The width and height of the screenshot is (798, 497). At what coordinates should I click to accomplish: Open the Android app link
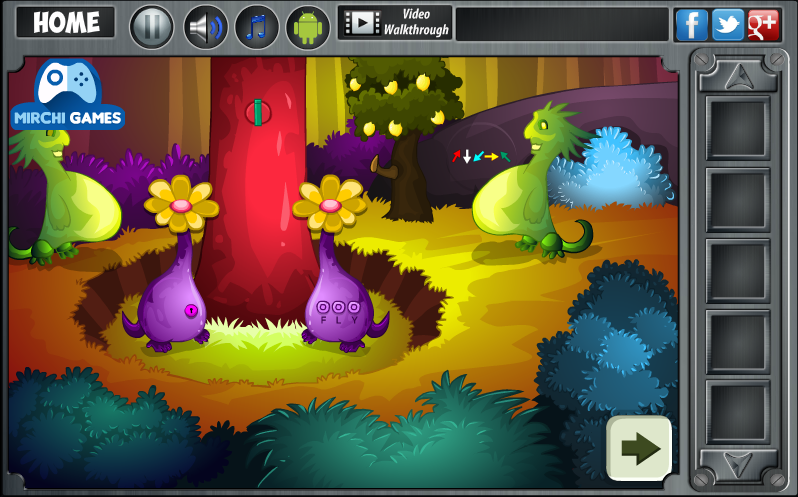[x=308, y=26]
